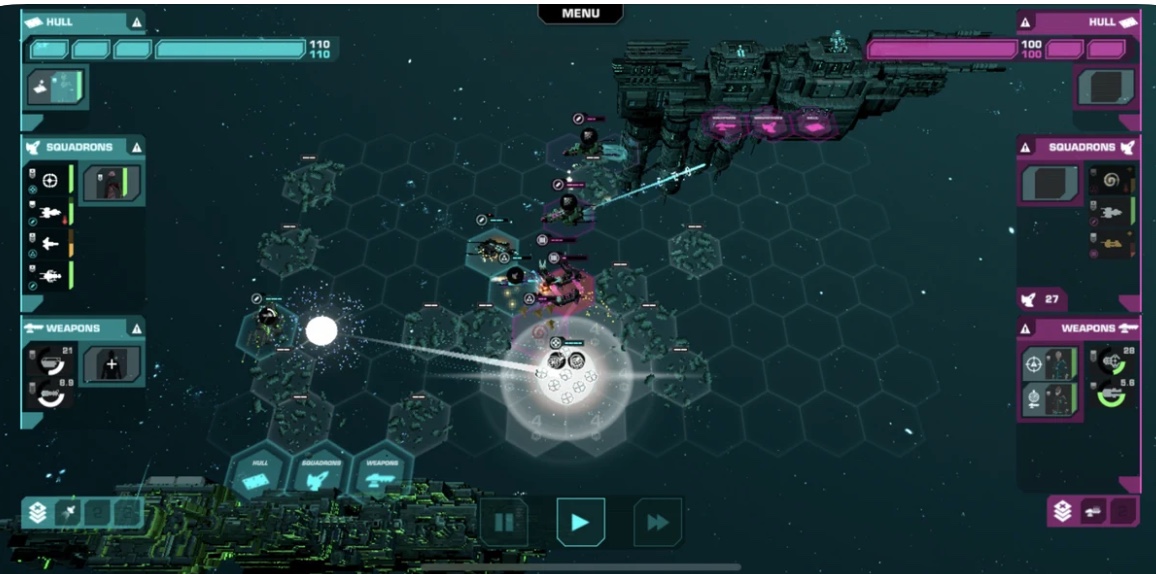
Task: Click the magenta layers icon in the bottom-right bar
Action: 1063,512
